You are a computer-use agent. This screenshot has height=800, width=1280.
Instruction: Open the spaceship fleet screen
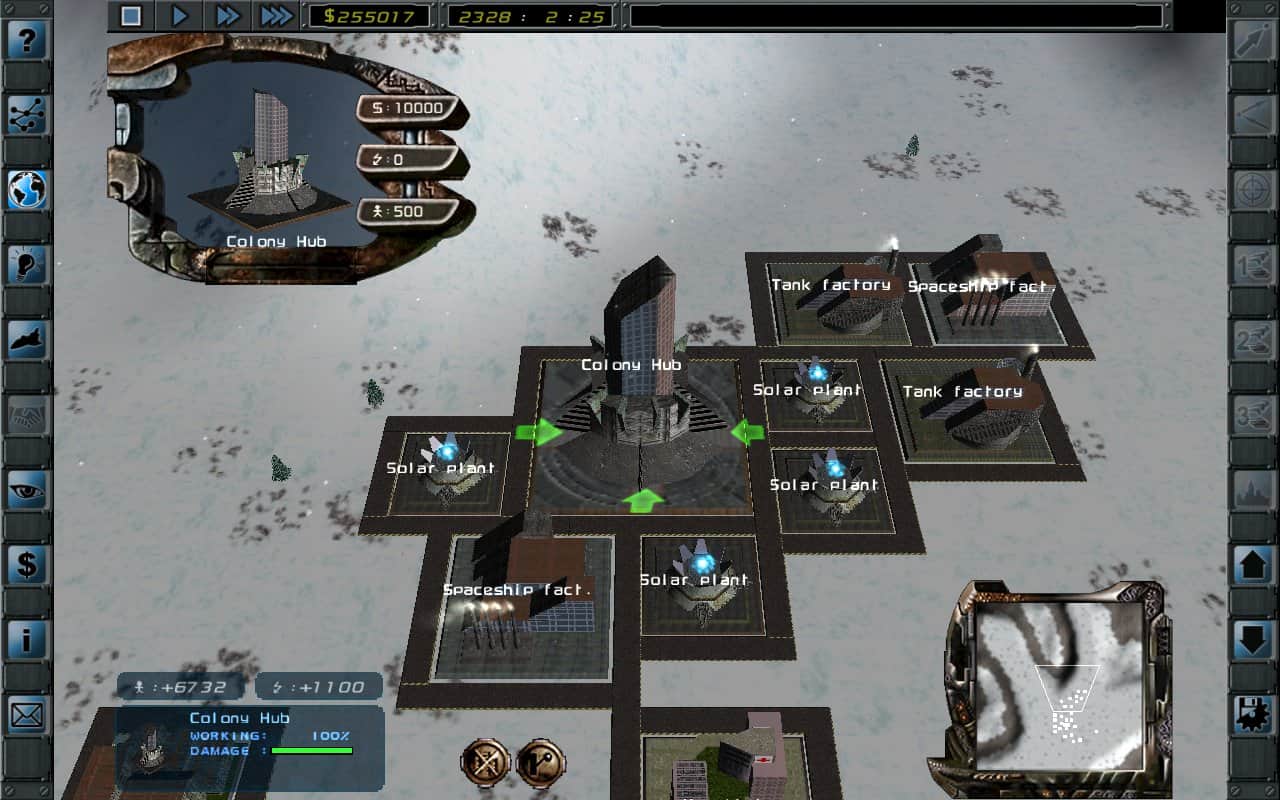click(27, 340)
